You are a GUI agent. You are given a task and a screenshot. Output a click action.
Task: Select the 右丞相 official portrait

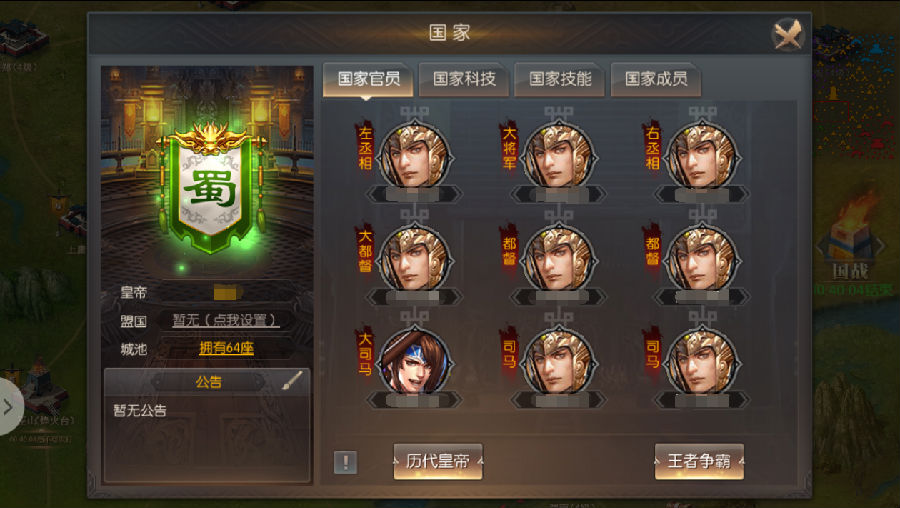tap(701, 156)
